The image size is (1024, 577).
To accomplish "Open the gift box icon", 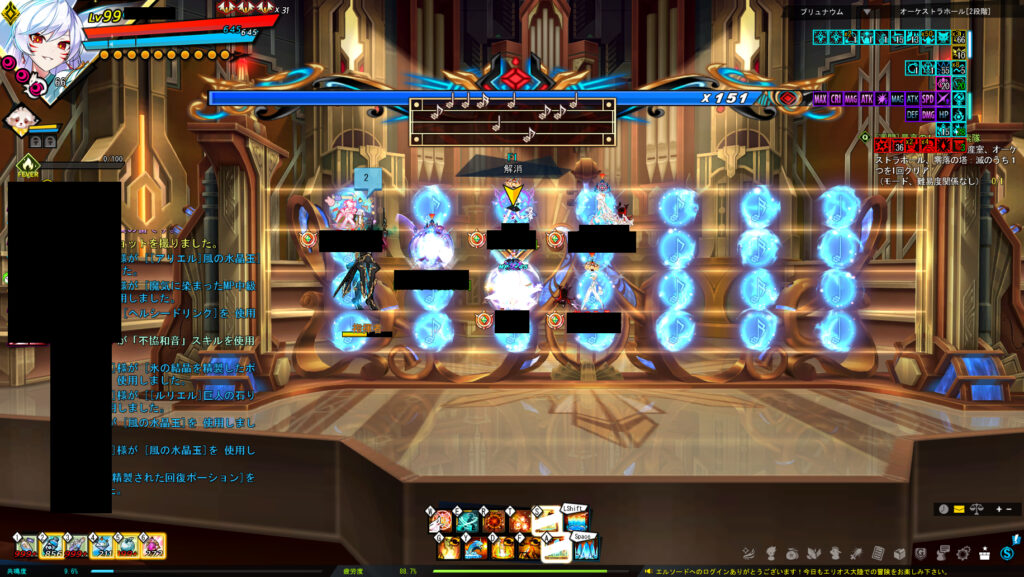I will [985, 553].
